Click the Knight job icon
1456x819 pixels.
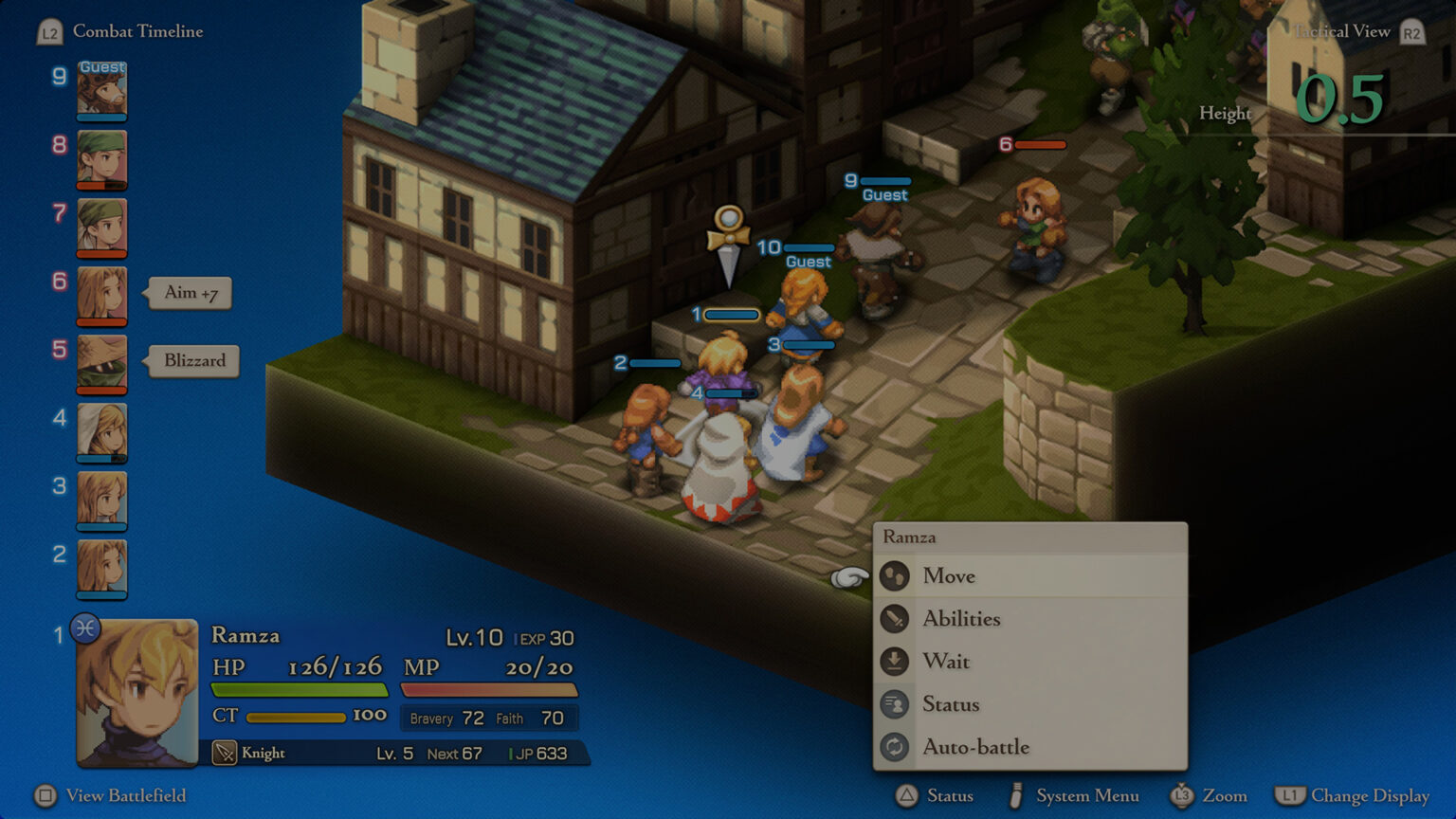225,753
